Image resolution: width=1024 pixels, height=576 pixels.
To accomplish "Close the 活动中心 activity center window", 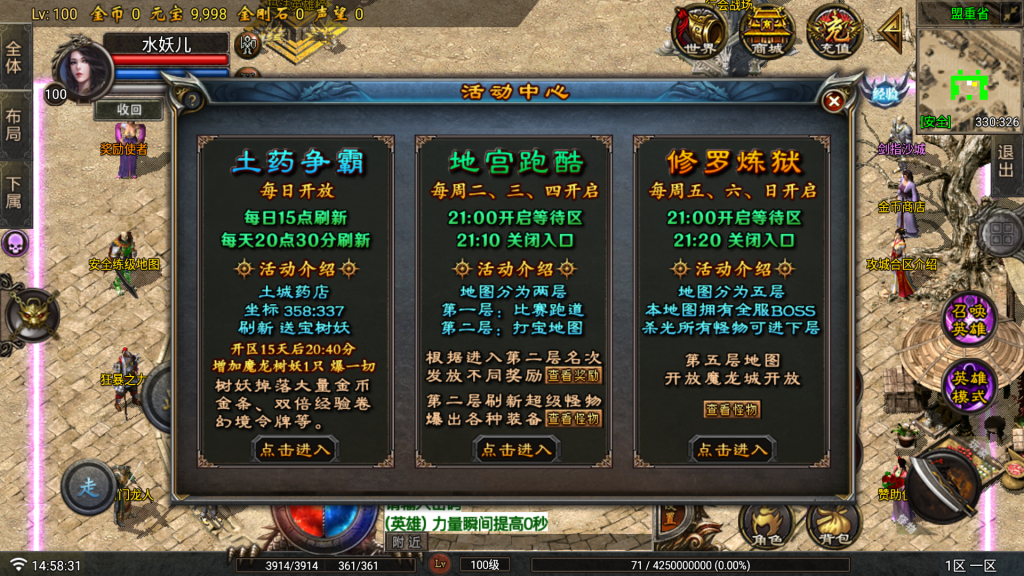I will point(833,100).
